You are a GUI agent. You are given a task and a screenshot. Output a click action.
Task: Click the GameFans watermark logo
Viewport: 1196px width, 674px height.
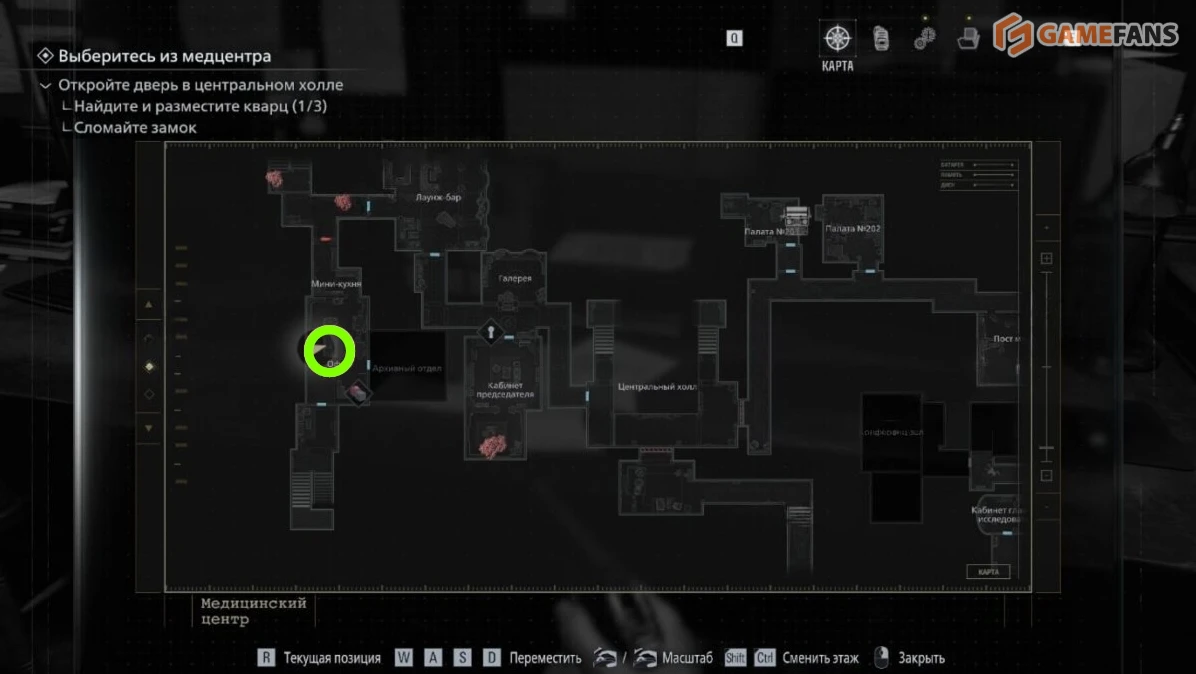pos(1090,34)
